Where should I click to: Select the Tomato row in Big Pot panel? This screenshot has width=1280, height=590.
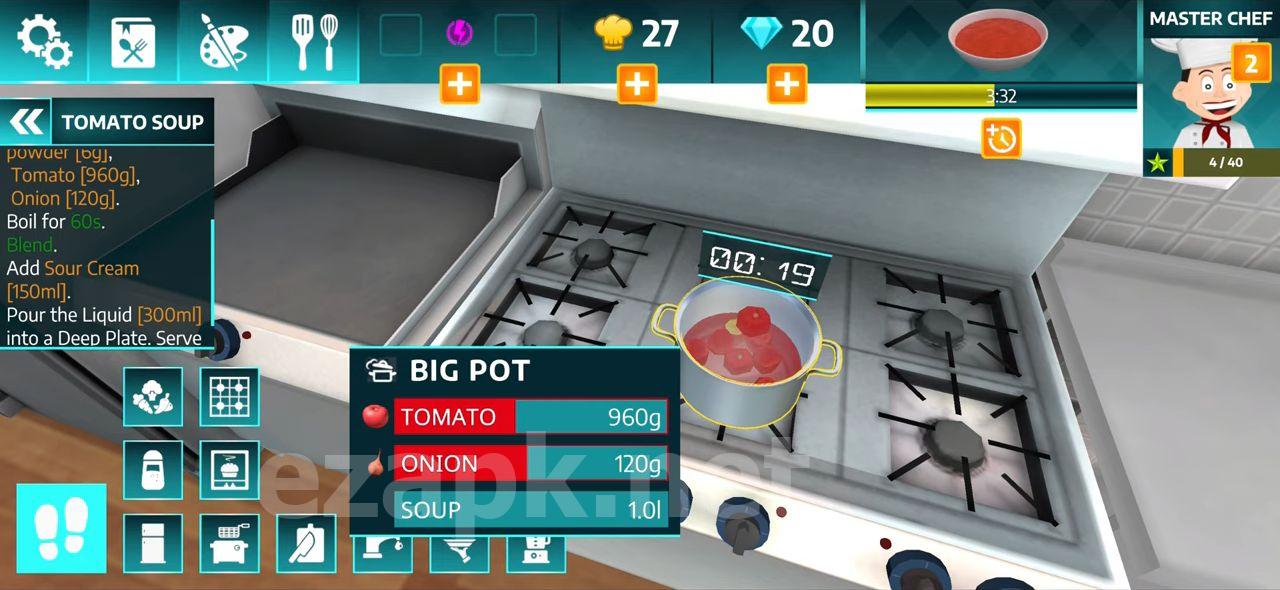click(x=530, y=417)
